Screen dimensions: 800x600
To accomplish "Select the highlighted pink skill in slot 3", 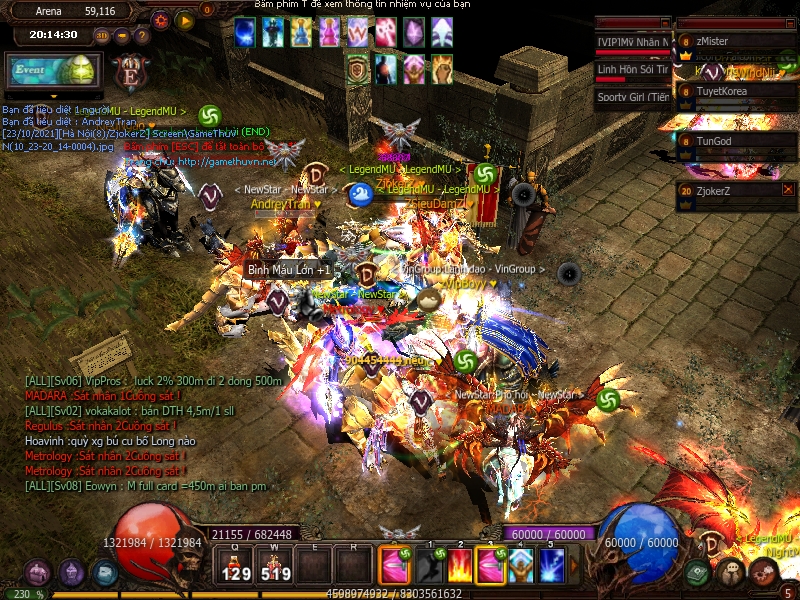I will coord(491,566).
